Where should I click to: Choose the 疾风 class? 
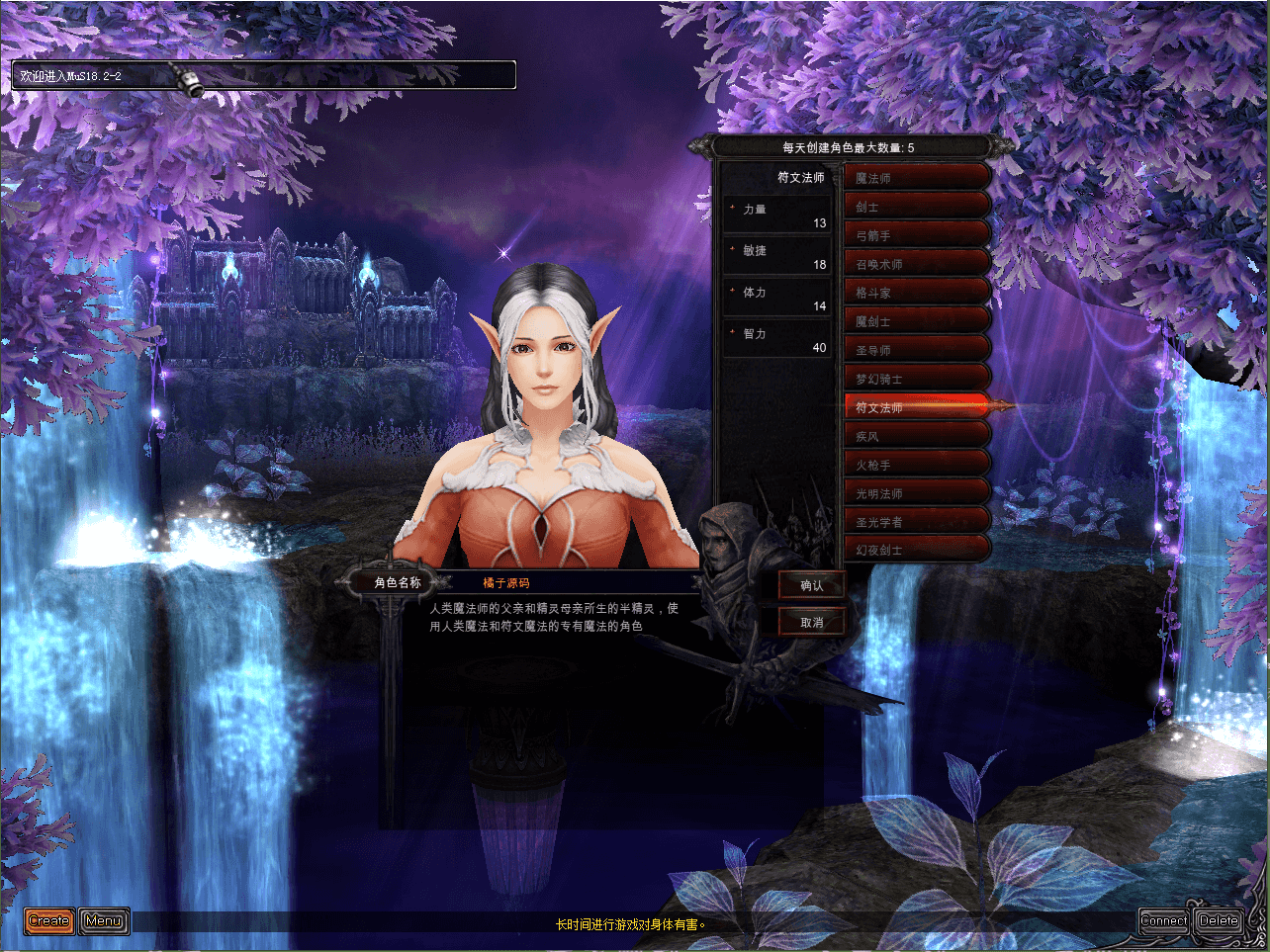916,436
